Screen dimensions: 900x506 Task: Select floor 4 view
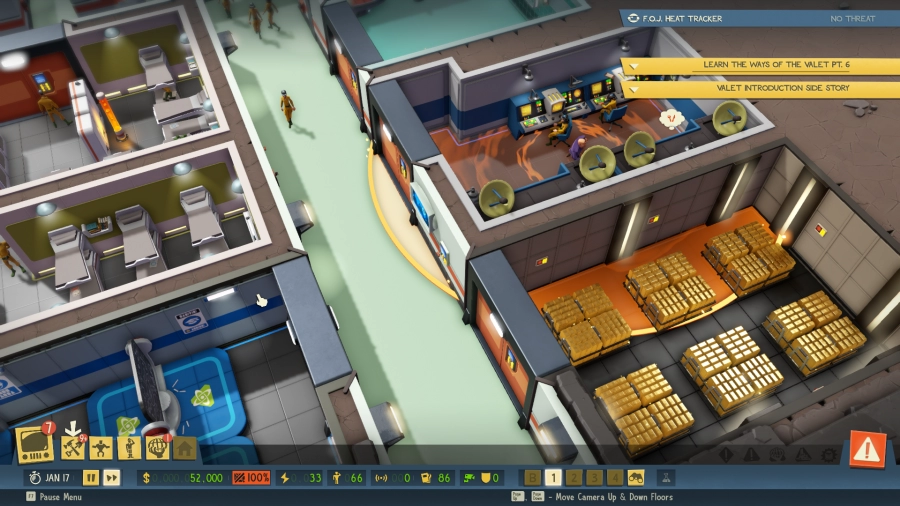(615, 478)
